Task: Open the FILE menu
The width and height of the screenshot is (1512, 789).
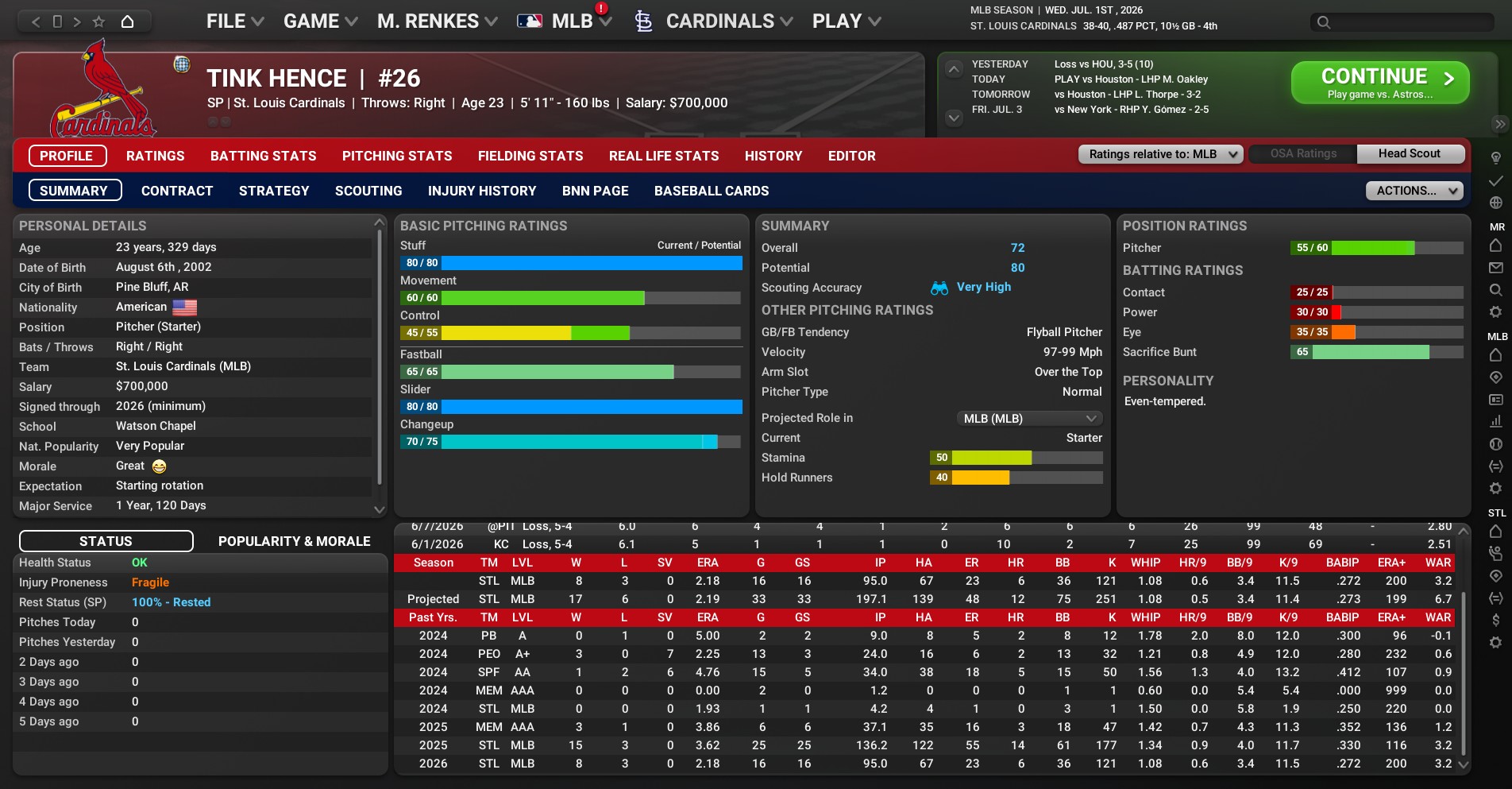Action: tap(234, 21)
